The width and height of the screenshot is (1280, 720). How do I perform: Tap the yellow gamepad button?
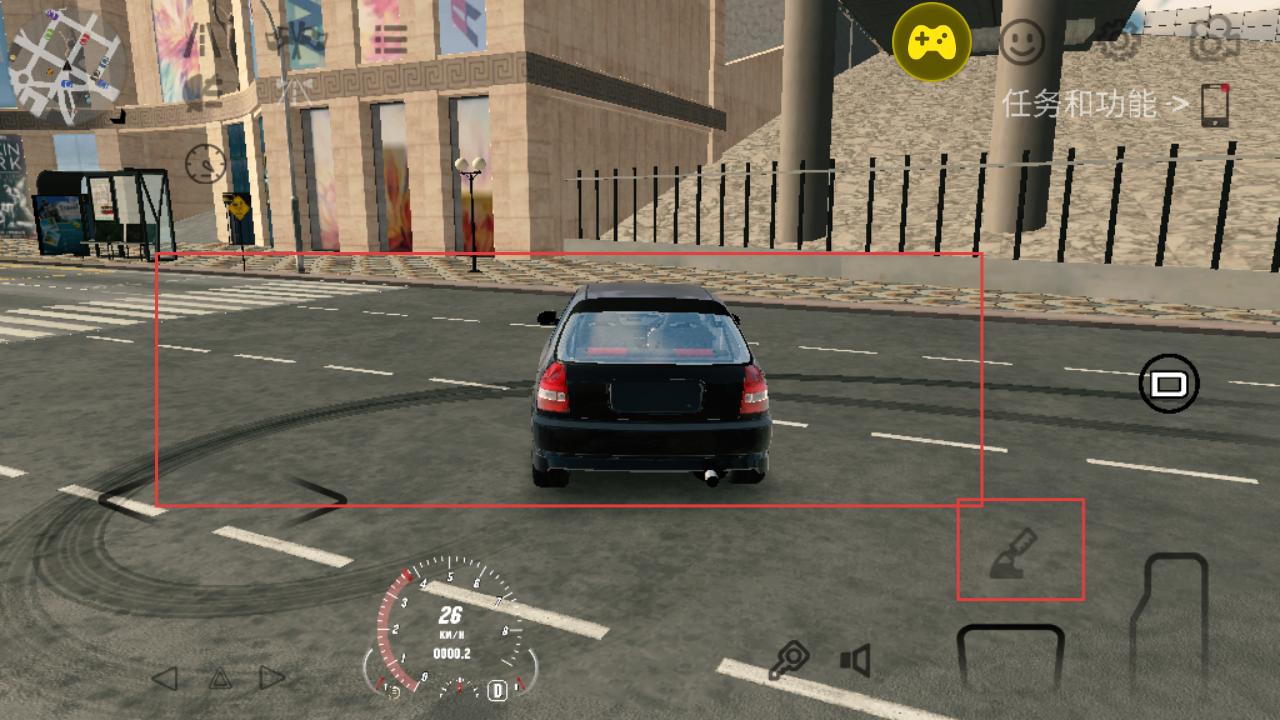(930, 42)
